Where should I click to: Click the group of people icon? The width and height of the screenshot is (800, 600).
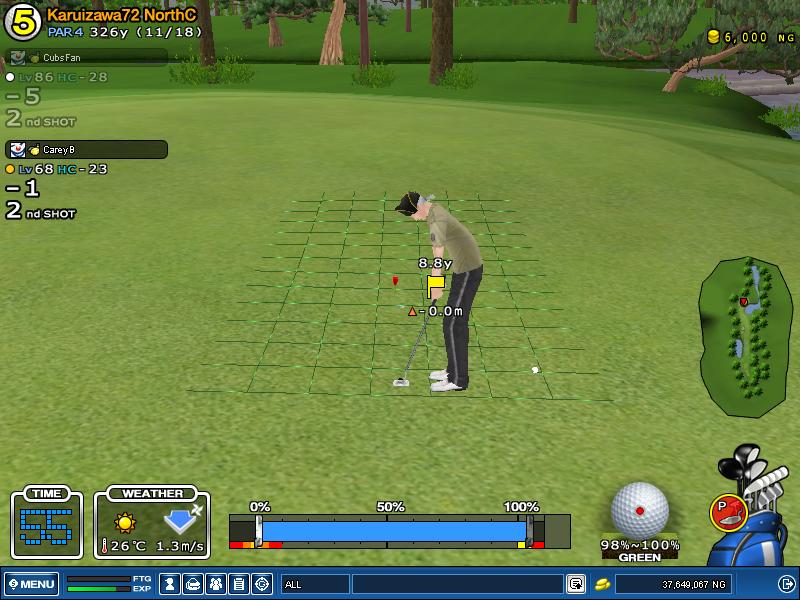point(215,583)
